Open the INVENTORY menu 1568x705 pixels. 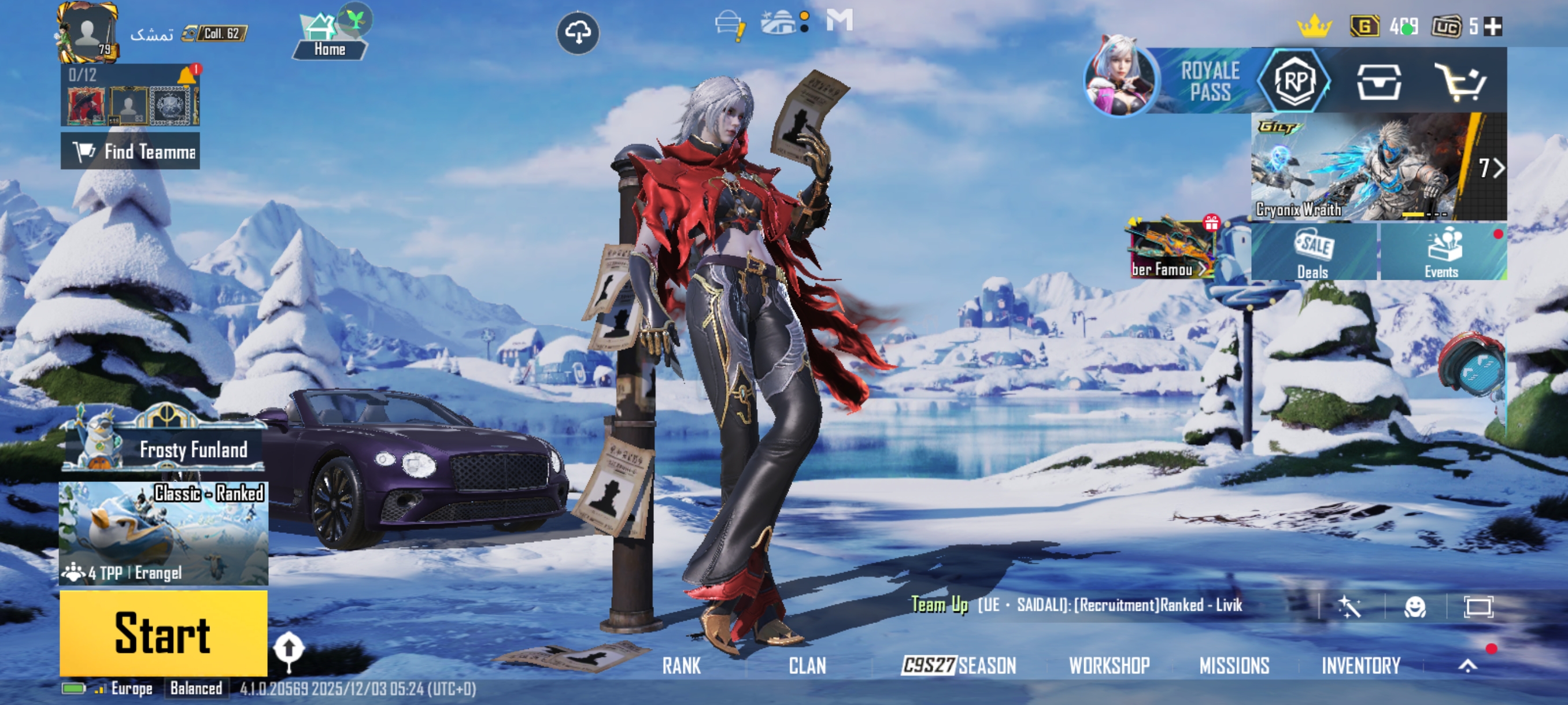(x=1360, y=666)
